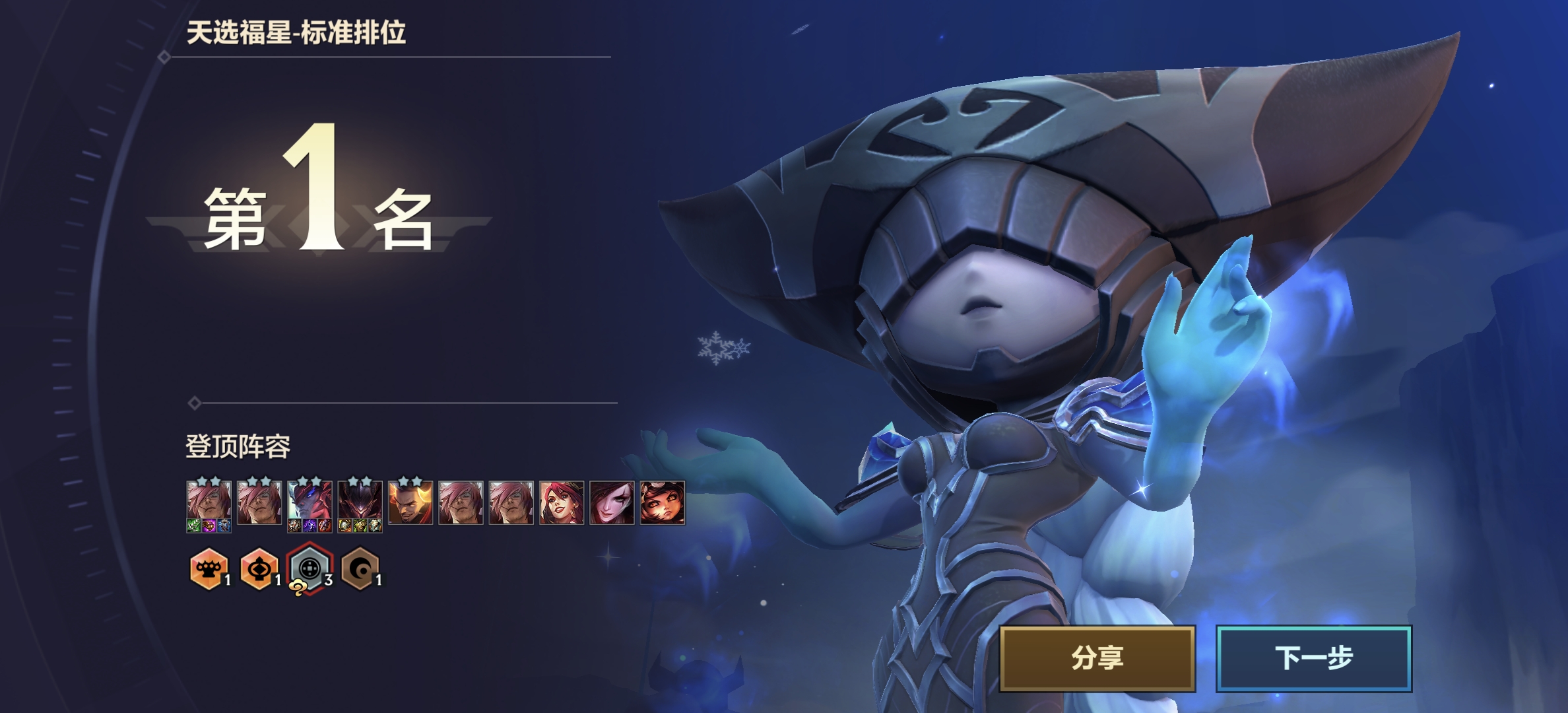Proceed with the 下一步 button
The height and width of the screenshot is (713, 1568).
point(1313,658)
